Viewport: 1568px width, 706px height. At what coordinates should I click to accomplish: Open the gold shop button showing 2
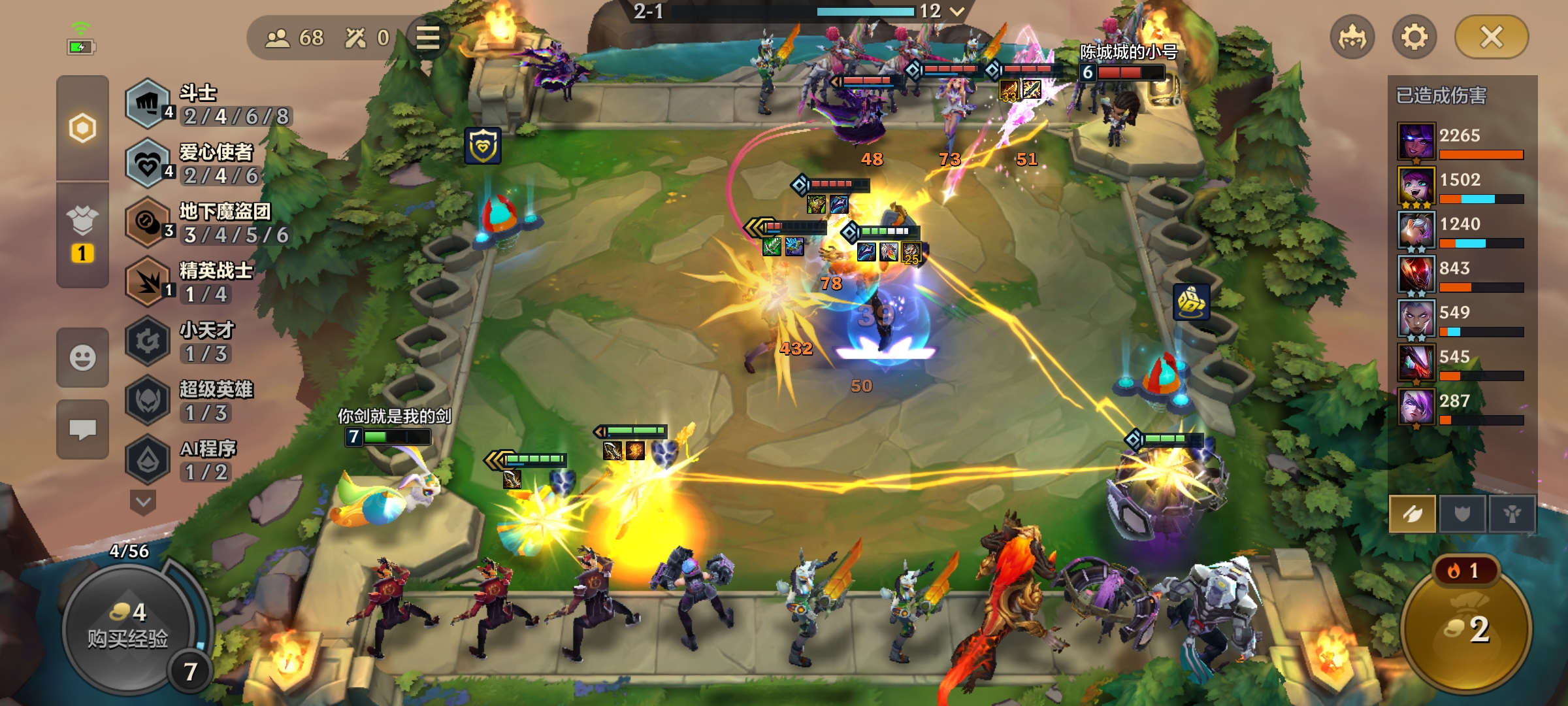click(1467, 629)
